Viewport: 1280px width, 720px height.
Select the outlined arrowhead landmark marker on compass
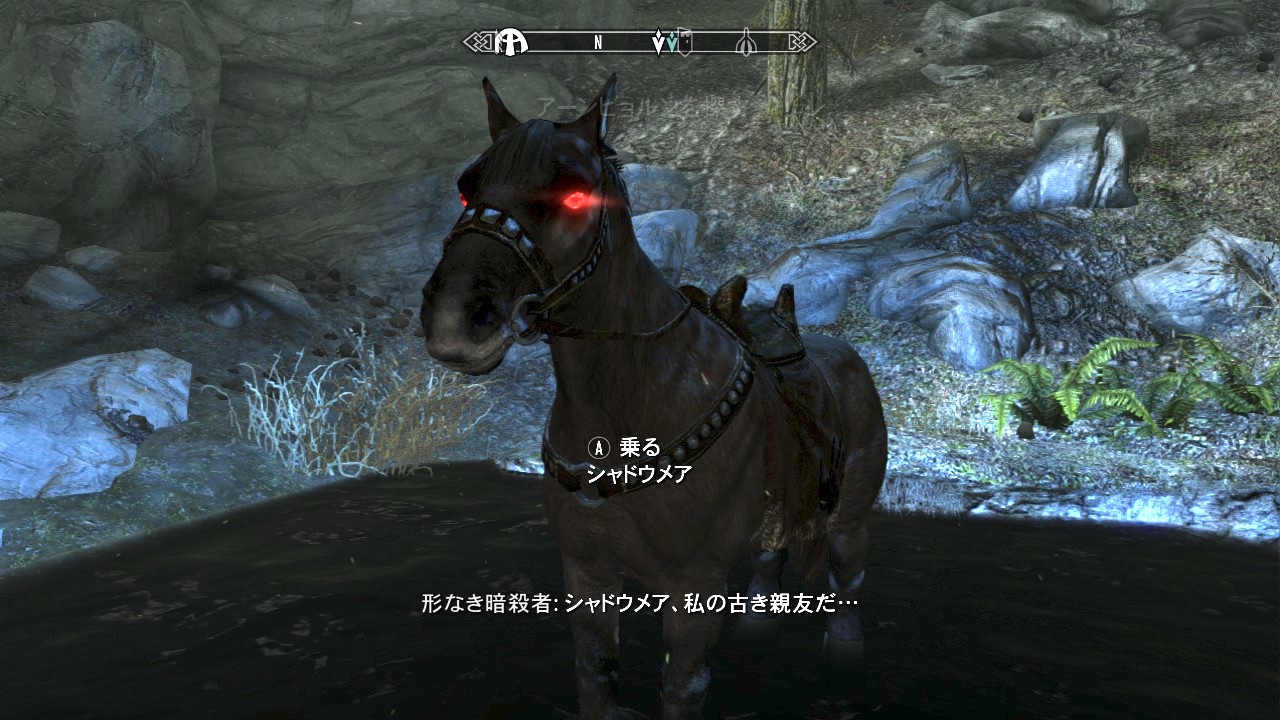tap(746, 43)
